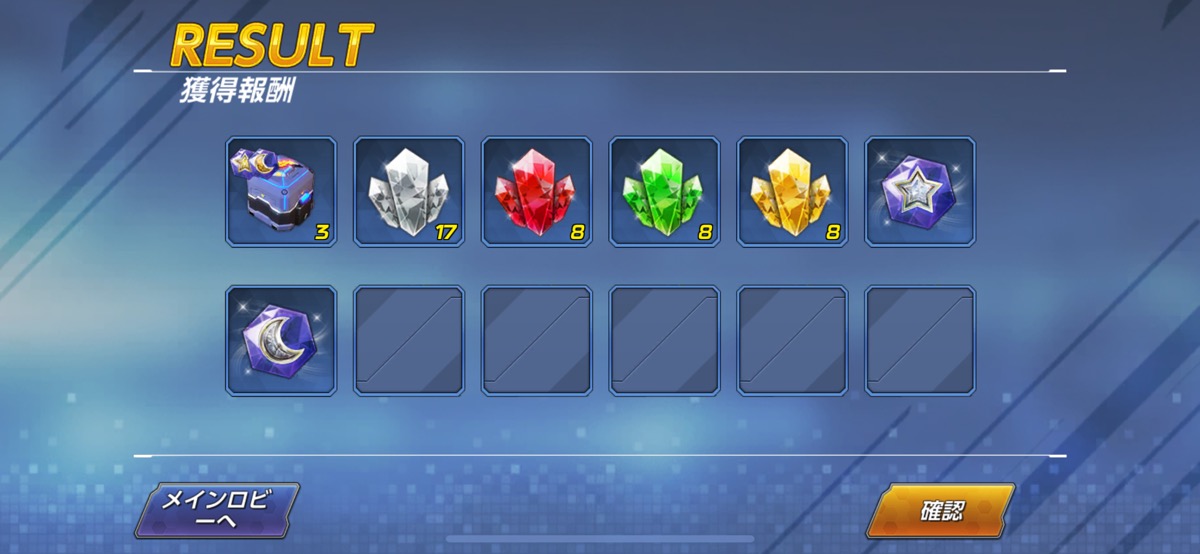Select the treasure box reward slot

click(281, 192)
